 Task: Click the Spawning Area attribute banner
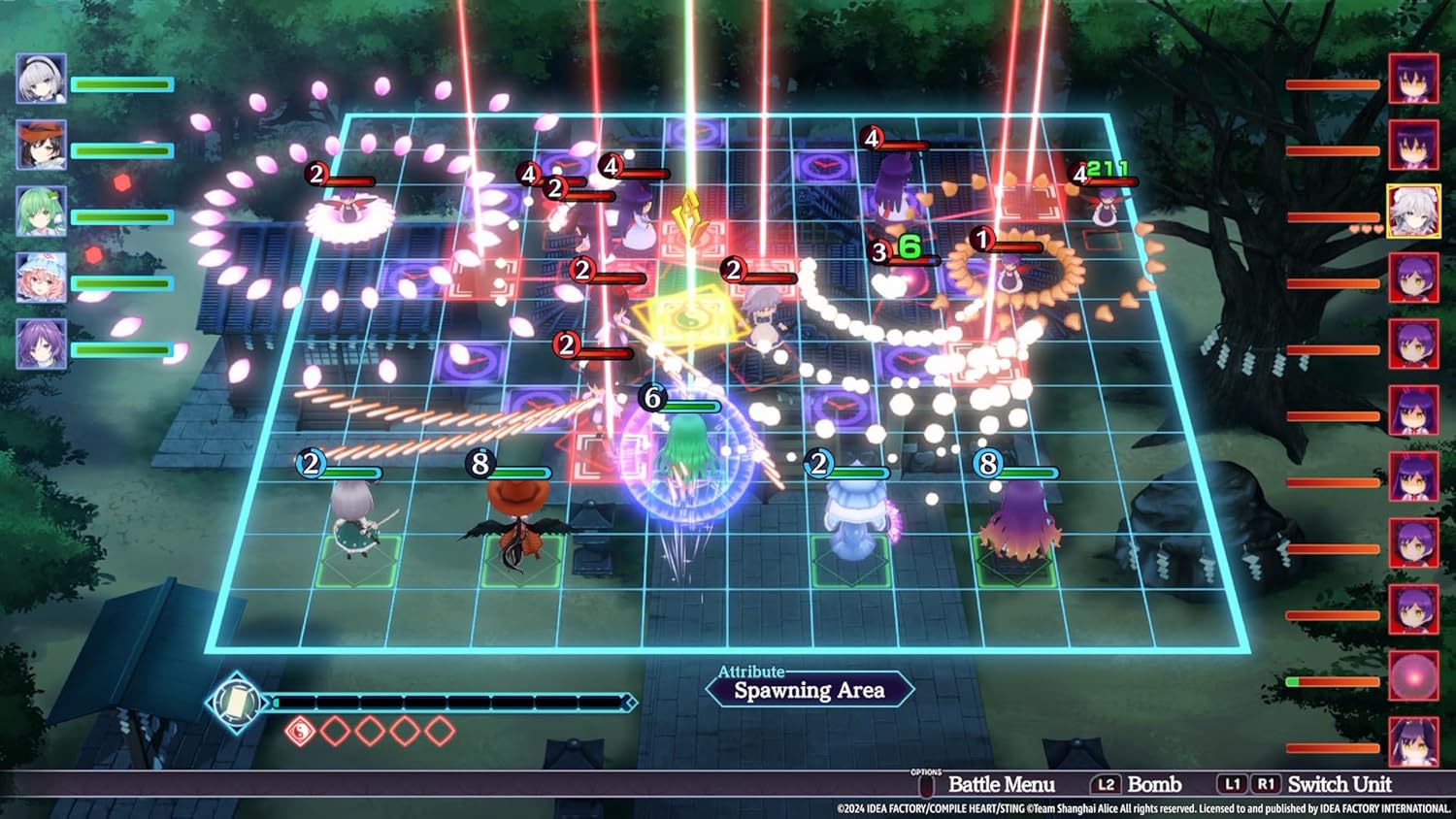click(x=809, y=690)
